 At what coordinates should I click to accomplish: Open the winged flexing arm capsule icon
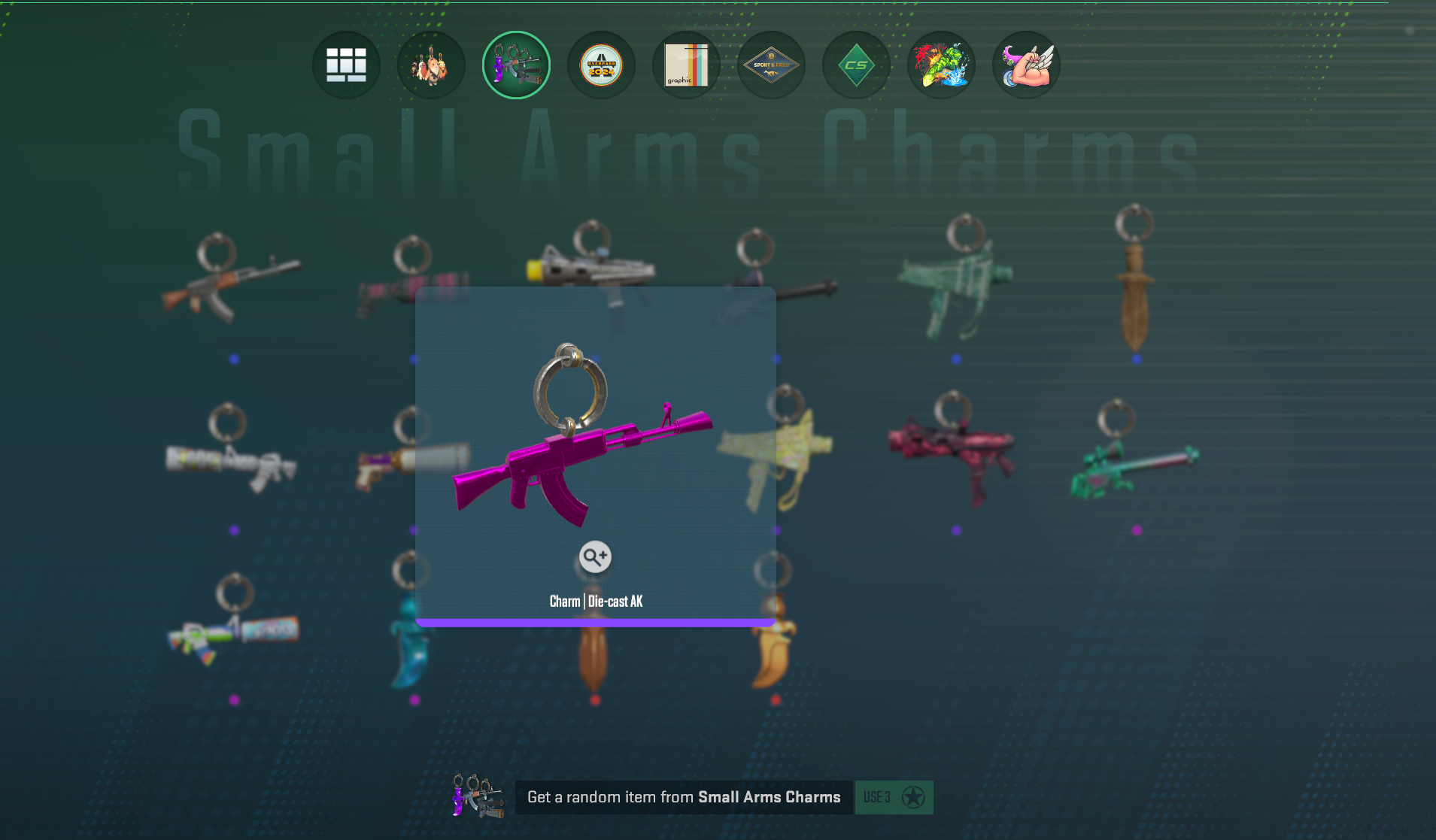(x=1027, y=65)
